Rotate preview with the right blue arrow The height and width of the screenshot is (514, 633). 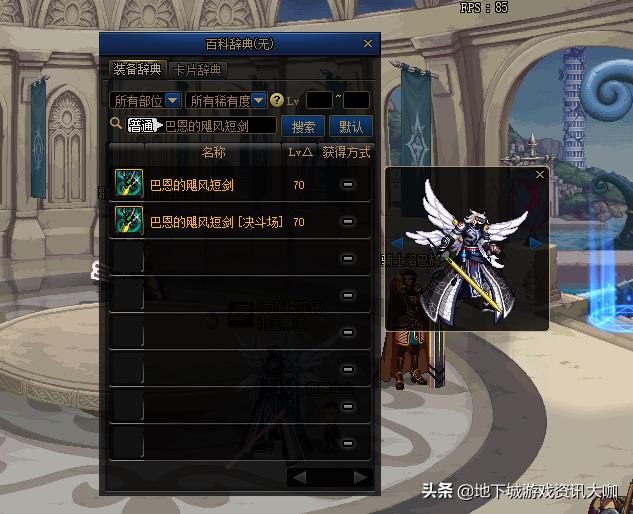pos(537,243)
